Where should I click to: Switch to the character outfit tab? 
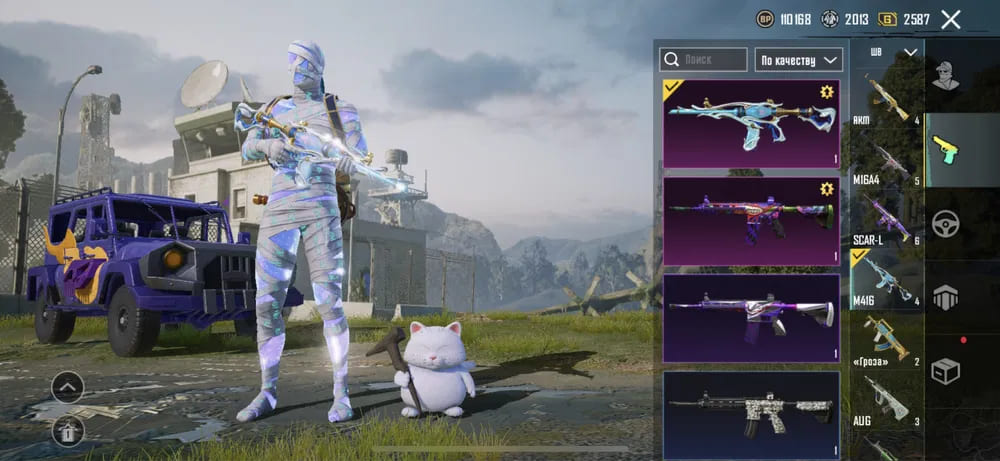click(945, 76)
